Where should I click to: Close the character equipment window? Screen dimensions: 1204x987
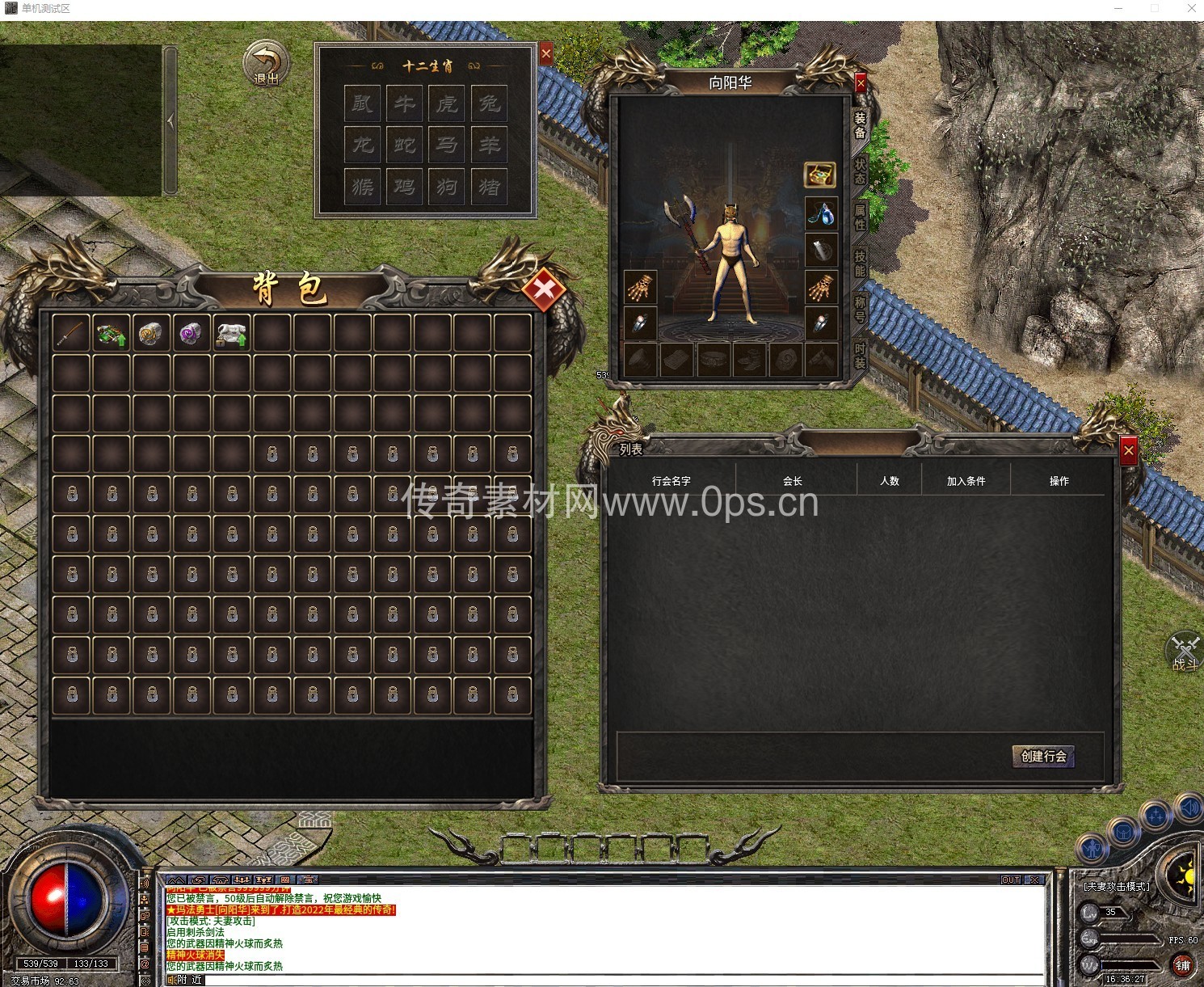[x=861, y=82]
